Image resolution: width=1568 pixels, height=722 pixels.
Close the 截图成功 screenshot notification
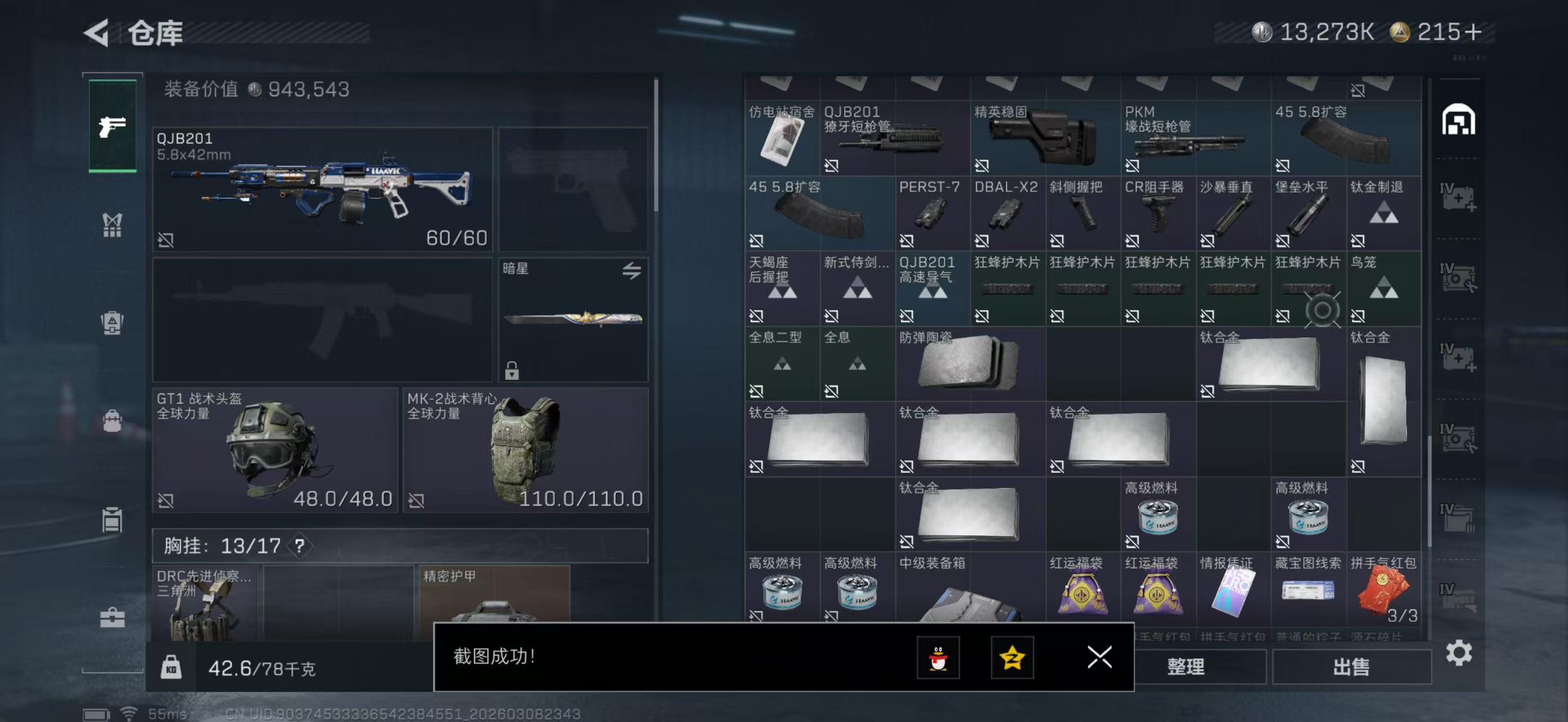click(1099, 657)
